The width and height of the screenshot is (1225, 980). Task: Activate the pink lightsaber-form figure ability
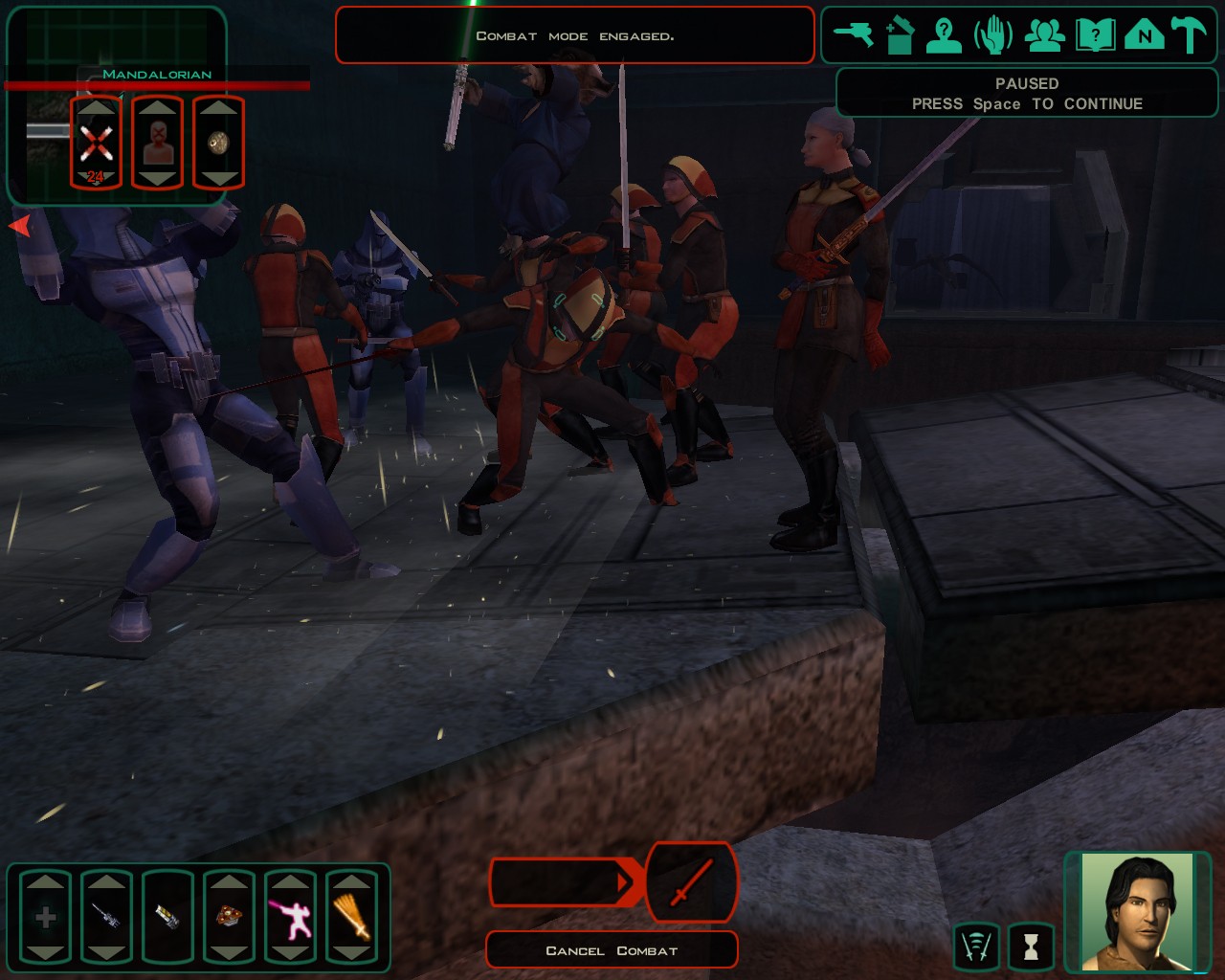(x=290, y=918)
